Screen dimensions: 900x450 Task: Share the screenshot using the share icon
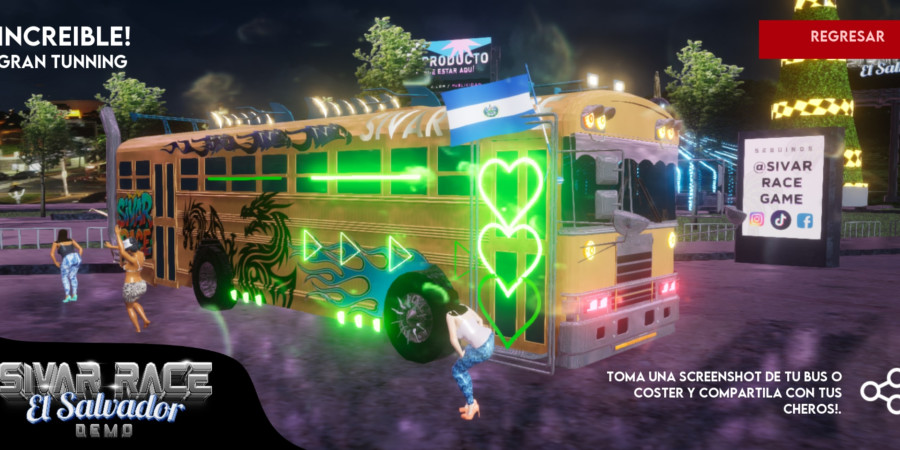pyautogui.click(x=881, y=390)
